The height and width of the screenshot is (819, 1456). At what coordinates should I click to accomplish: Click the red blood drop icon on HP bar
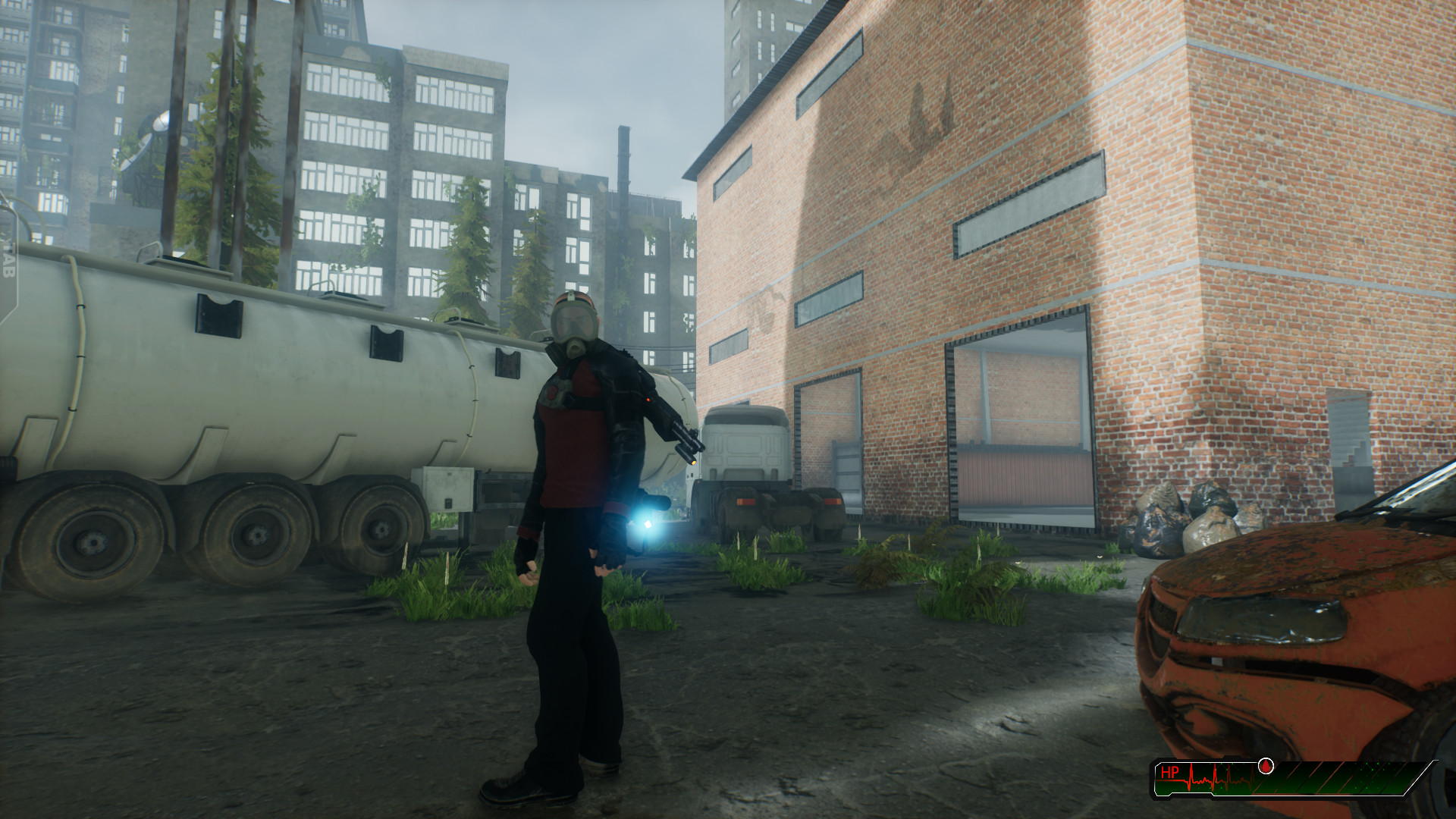[x=1265, y=766]
